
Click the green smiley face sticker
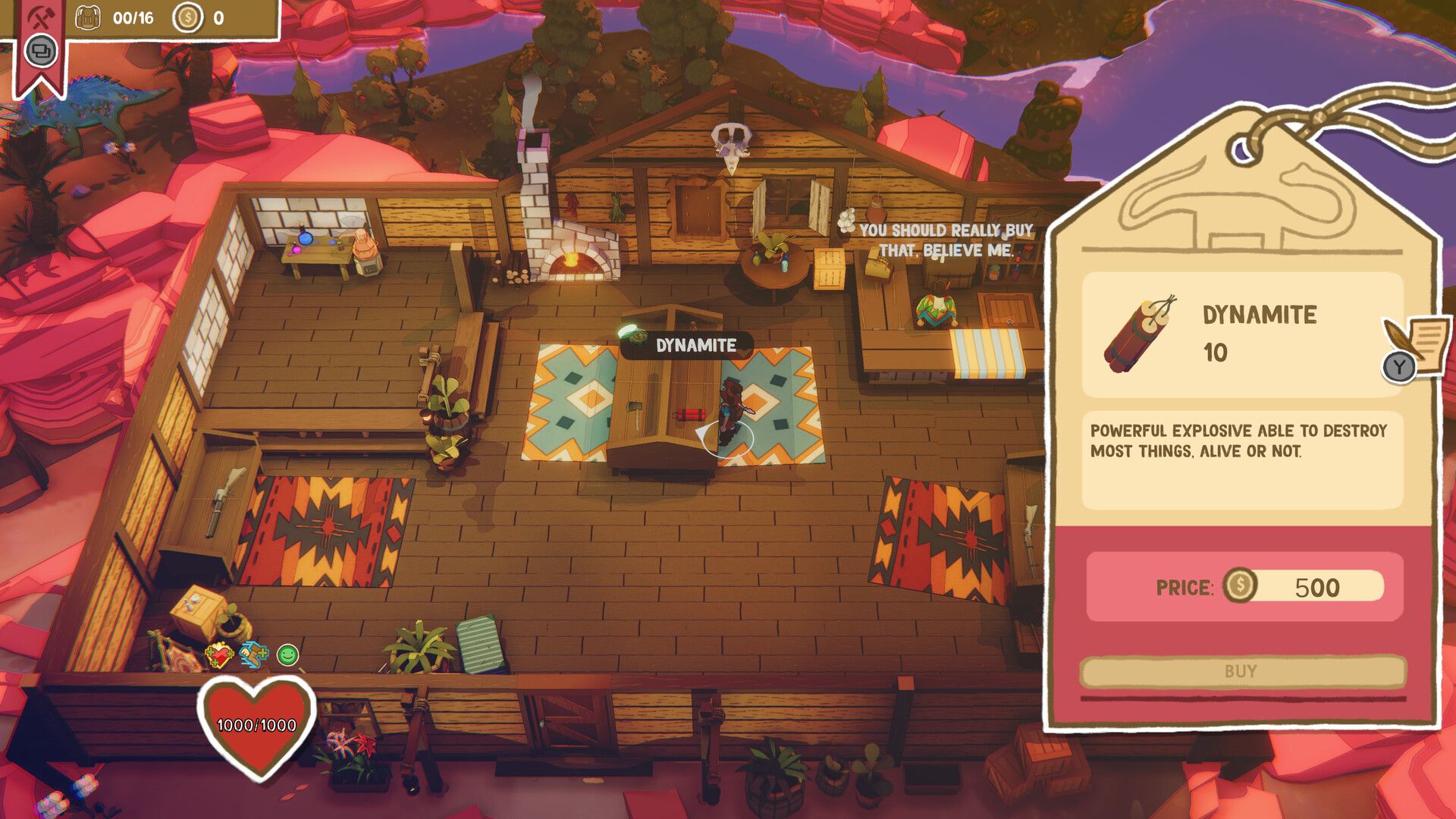point(287,654)
